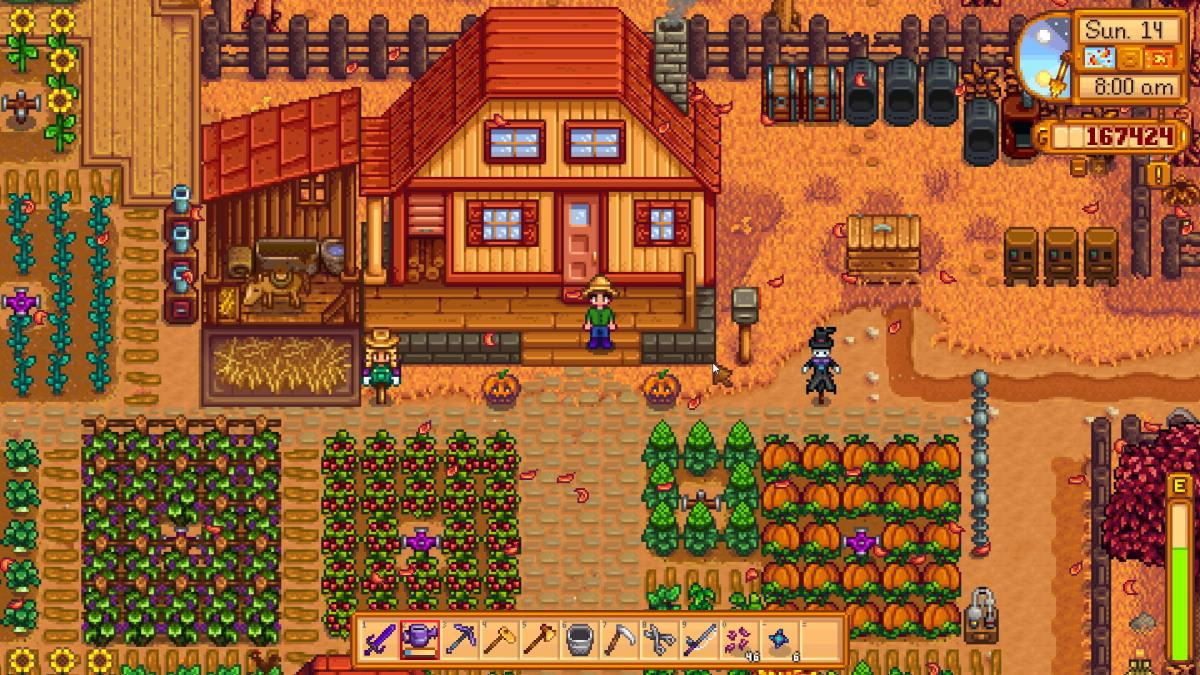Open the quest journal exclamation icon
Viewport: 1200px width, 675px height.
tap(1160, 175)
